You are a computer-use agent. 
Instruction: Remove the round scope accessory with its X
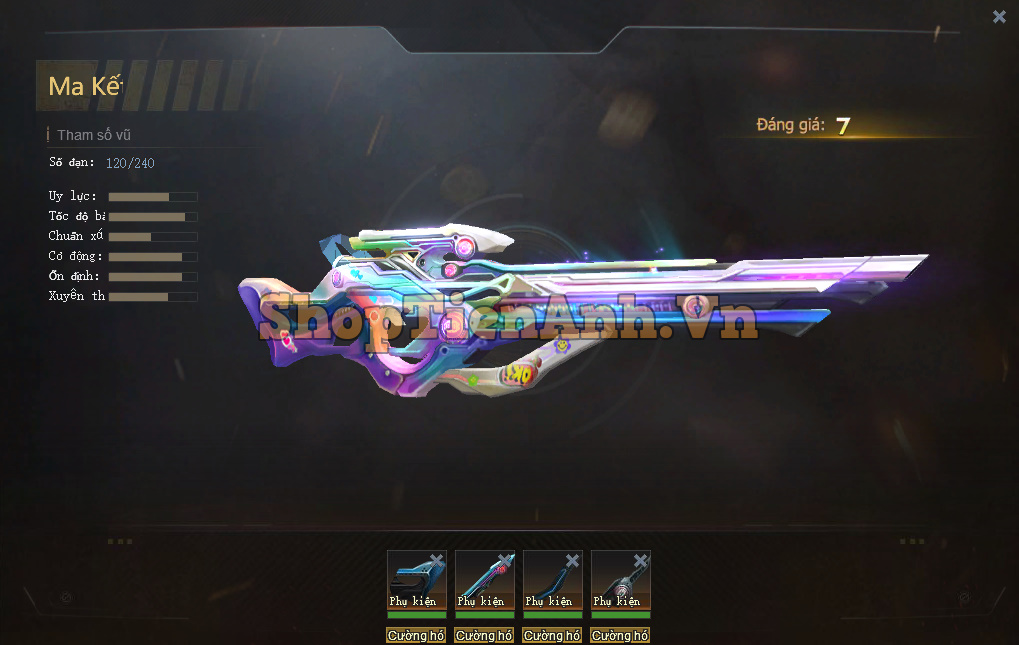tap(641, 561)
